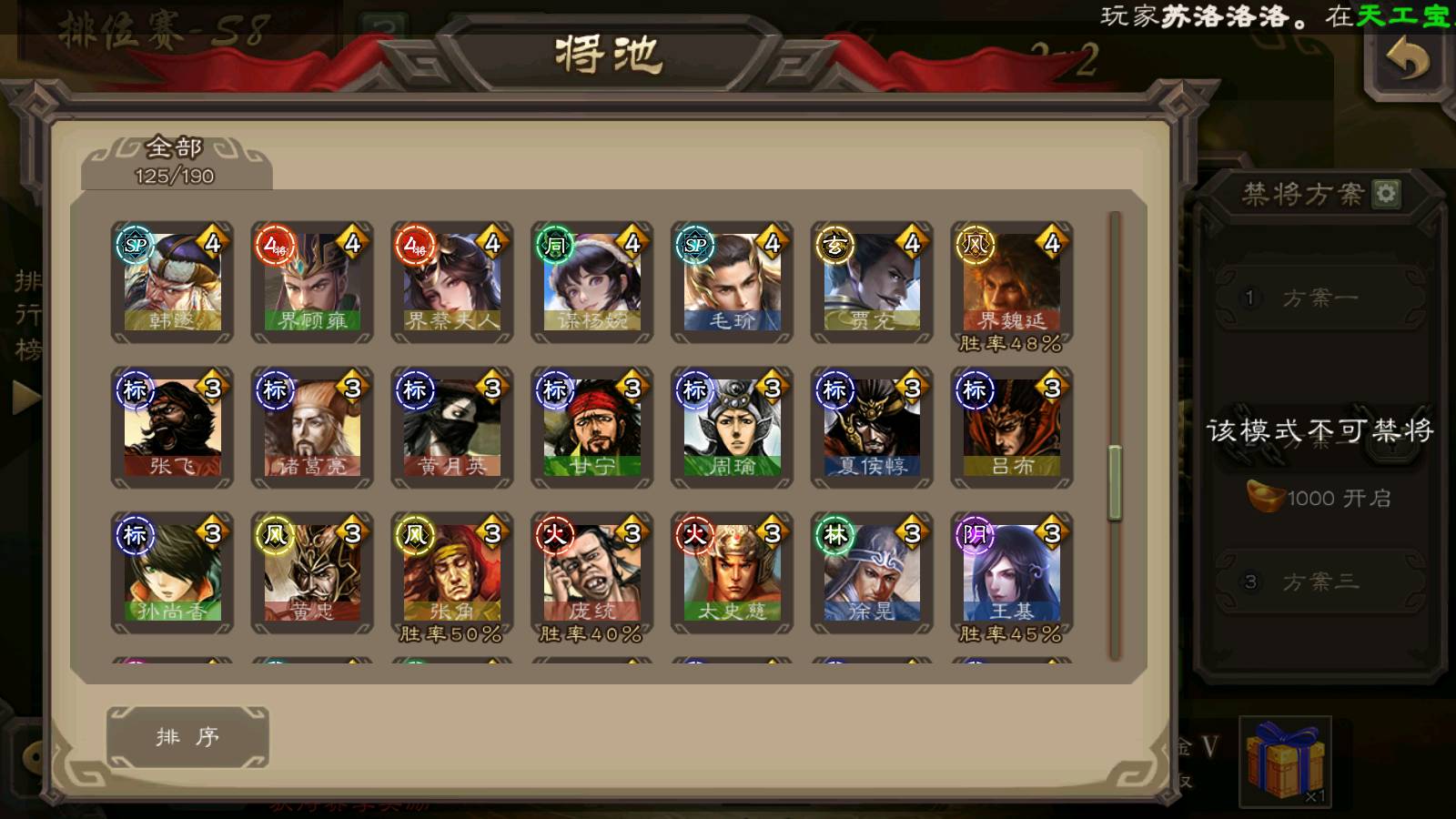Select the 诸葛亮 general card
The height and width of the screenshot is (819, 1456).
312,428
